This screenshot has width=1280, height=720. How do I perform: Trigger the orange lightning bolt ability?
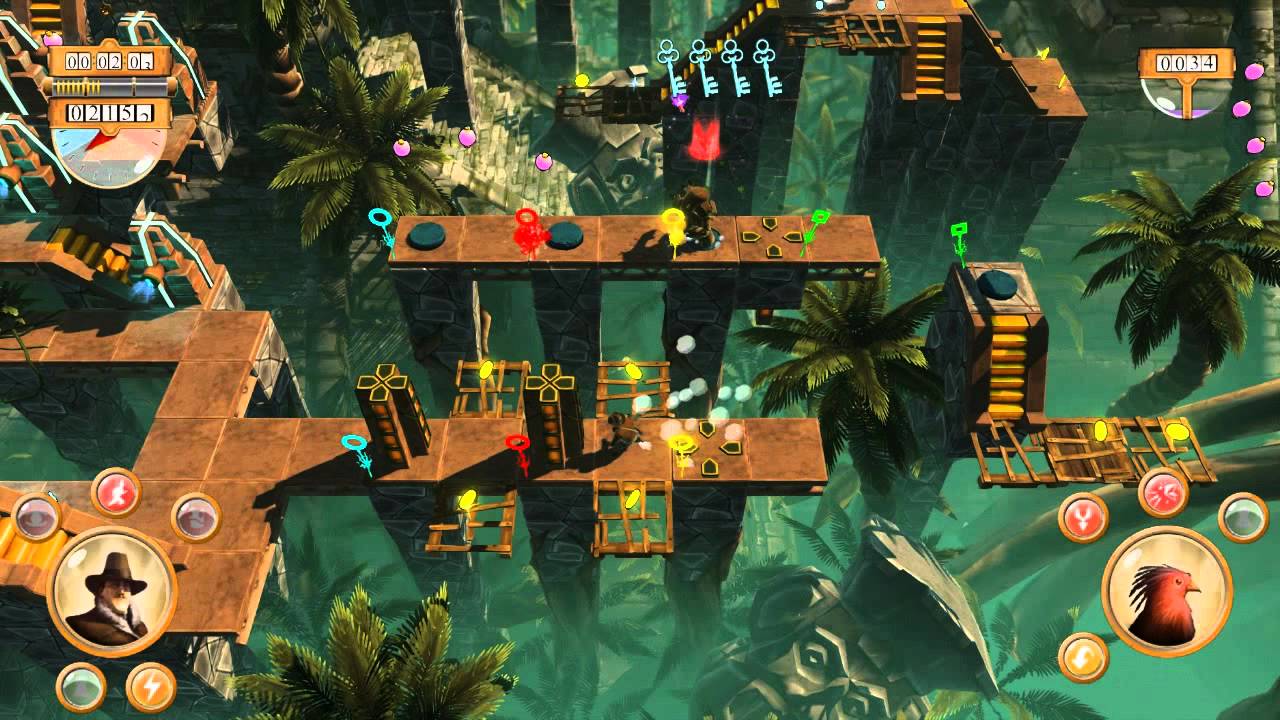pos(151,686)
